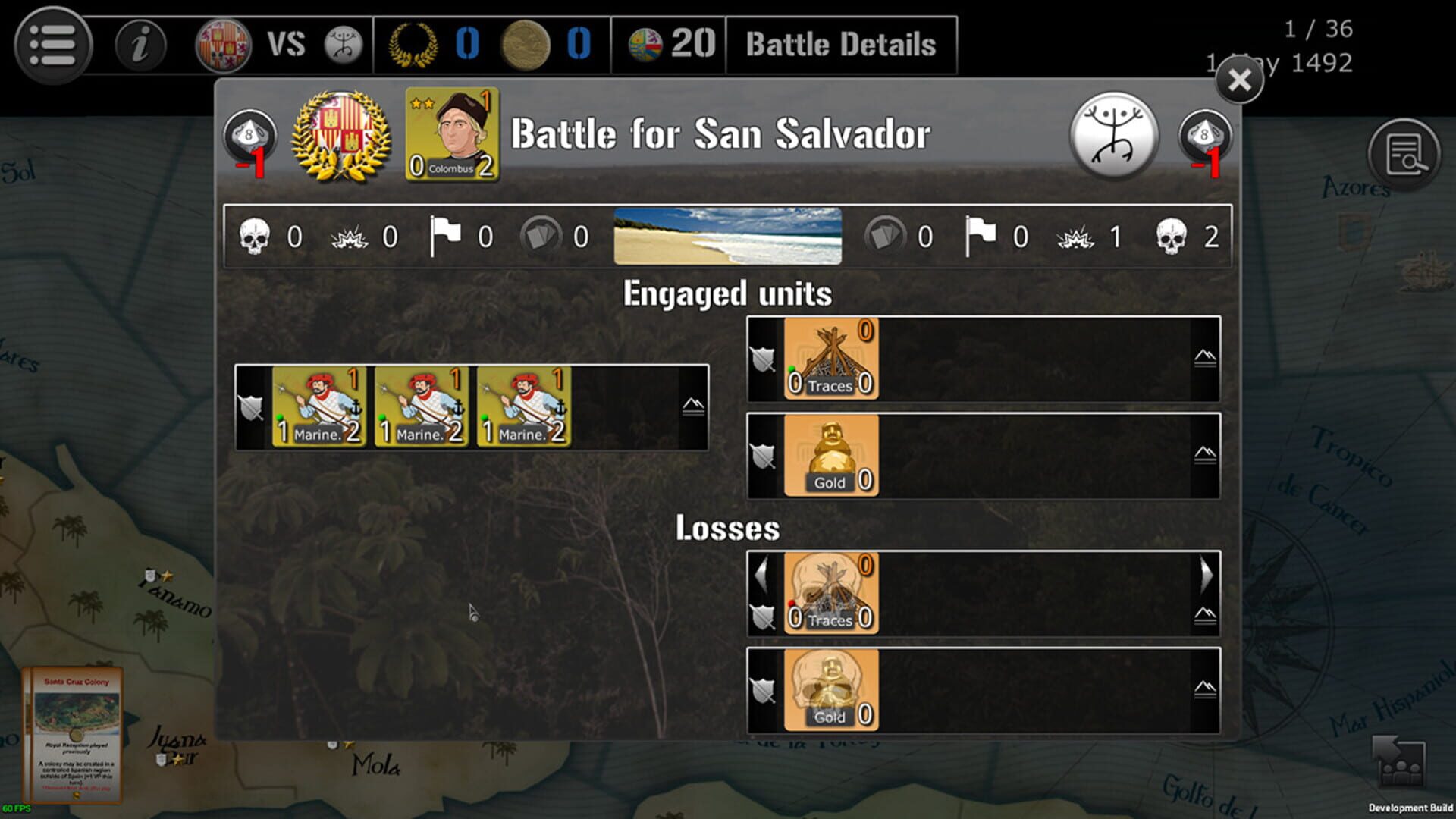Click the info icon in the top bar
Viewport: 1456px width, 819px height.
point(139,43)
